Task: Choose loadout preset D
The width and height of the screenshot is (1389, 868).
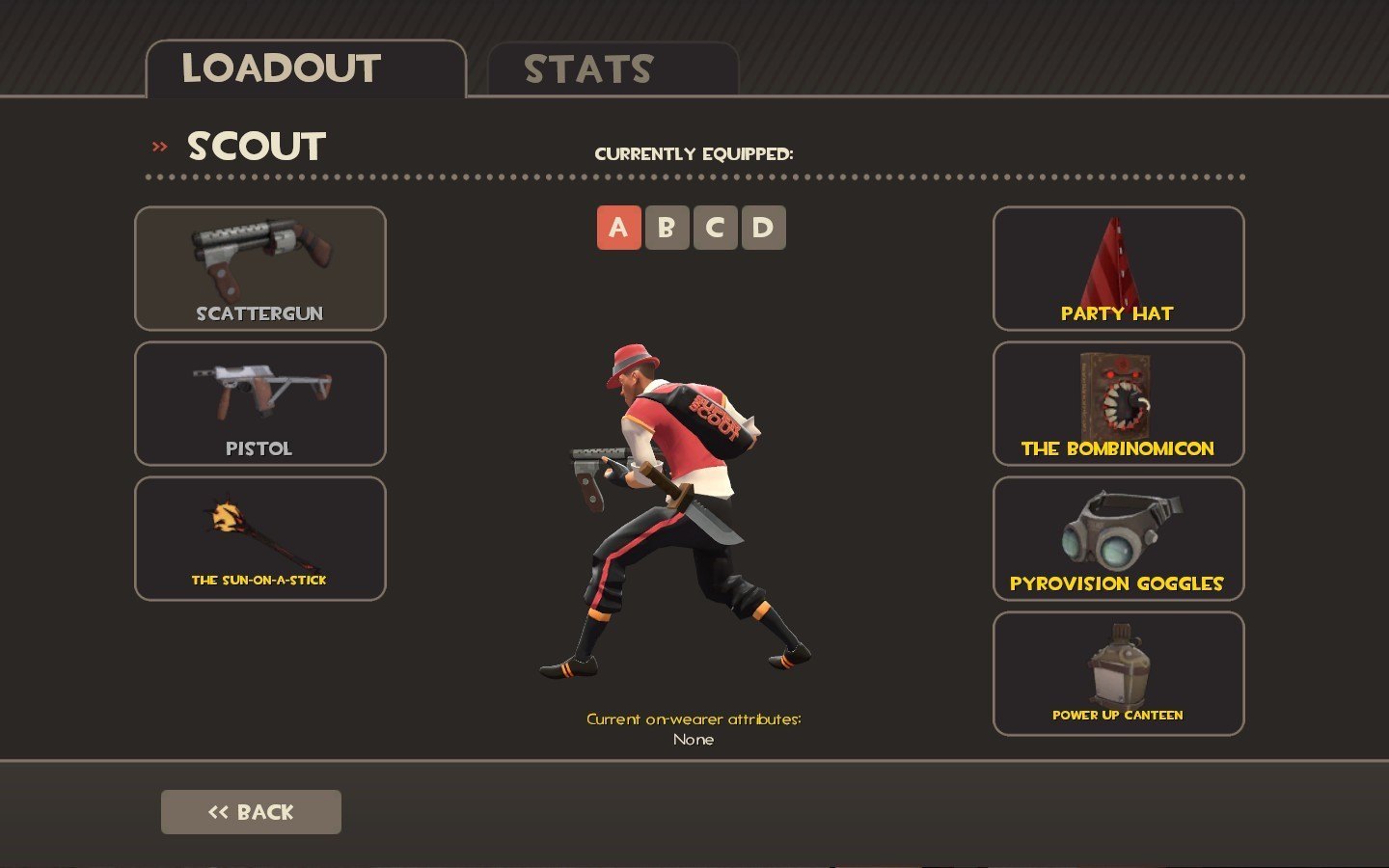Action: pyautogui.click(x=763, y=228)
